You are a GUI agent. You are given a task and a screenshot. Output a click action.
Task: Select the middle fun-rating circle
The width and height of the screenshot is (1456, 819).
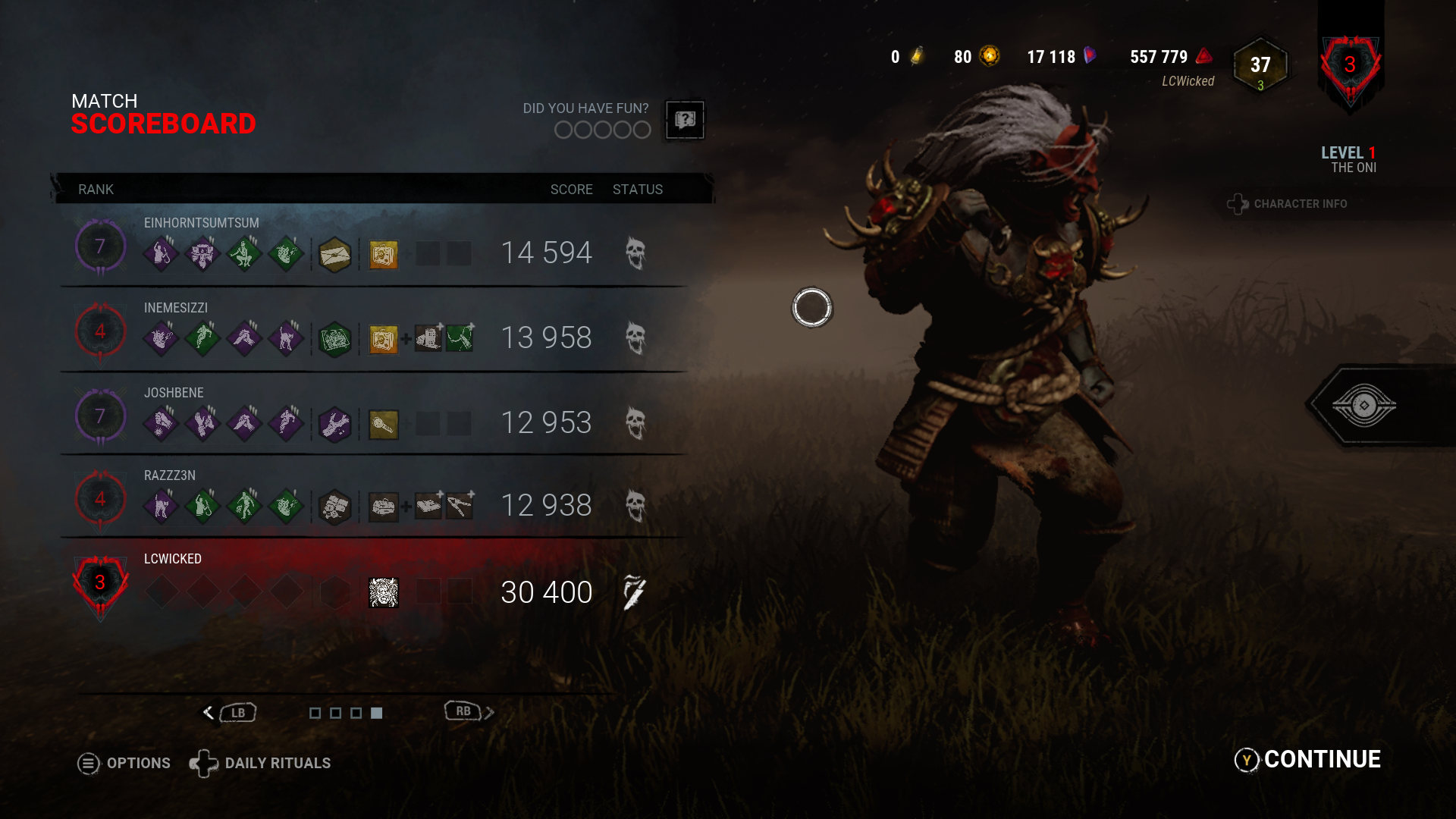(x=601, y=130)
